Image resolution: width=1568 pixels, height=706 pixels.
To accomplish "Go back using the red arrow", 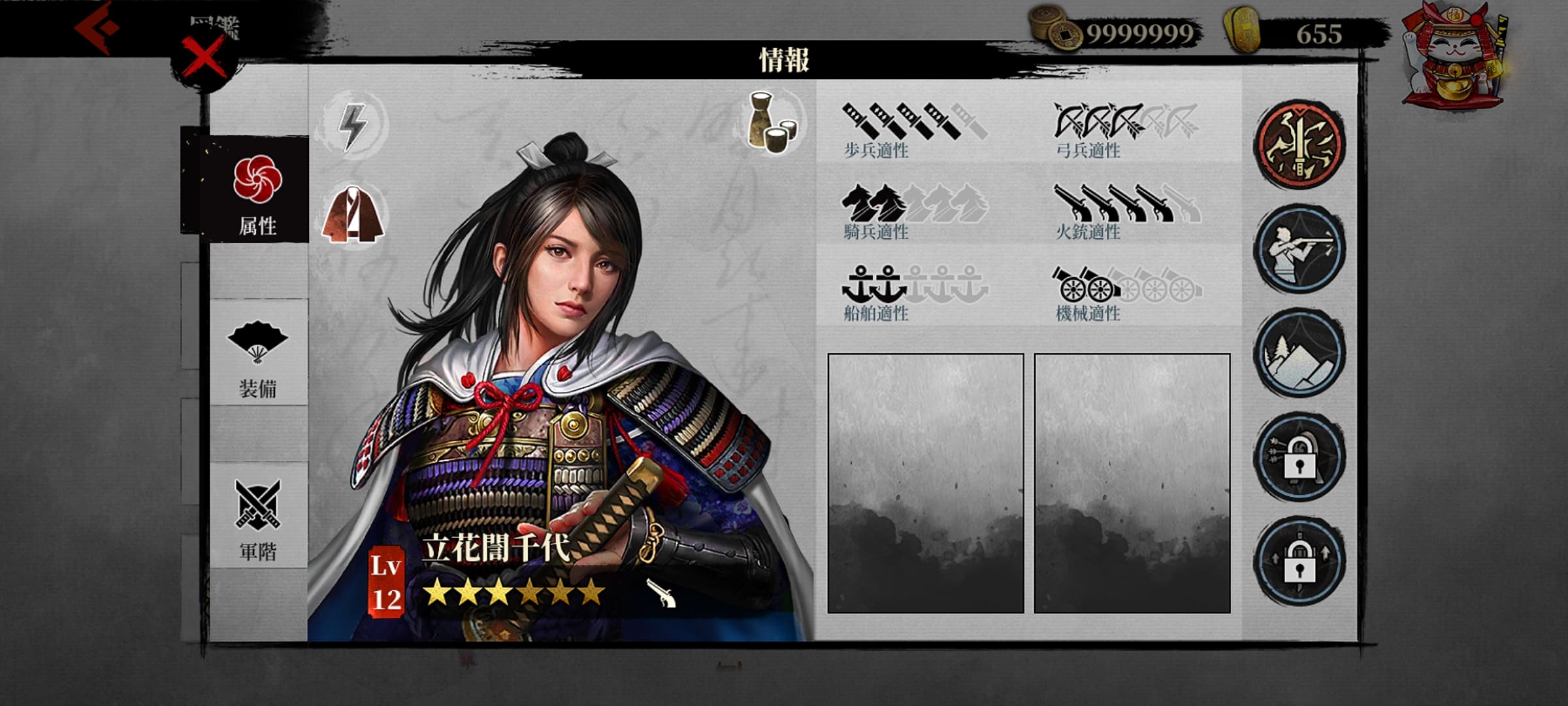I will click(x=97, y=27).
